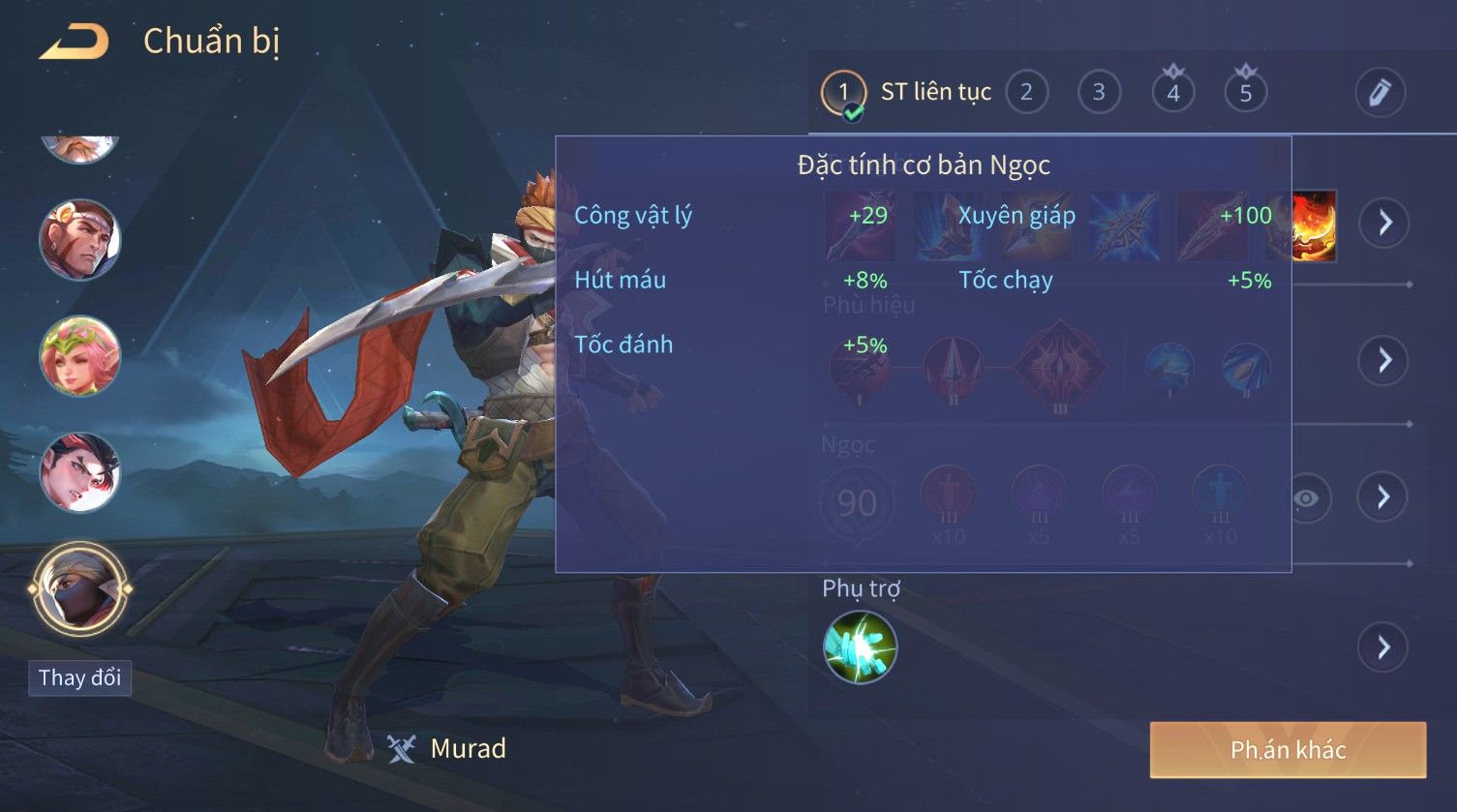Screen dimensions: 1457x812
Task: Edit preset name with pencil icon
Action: [x=1380, y=93]
